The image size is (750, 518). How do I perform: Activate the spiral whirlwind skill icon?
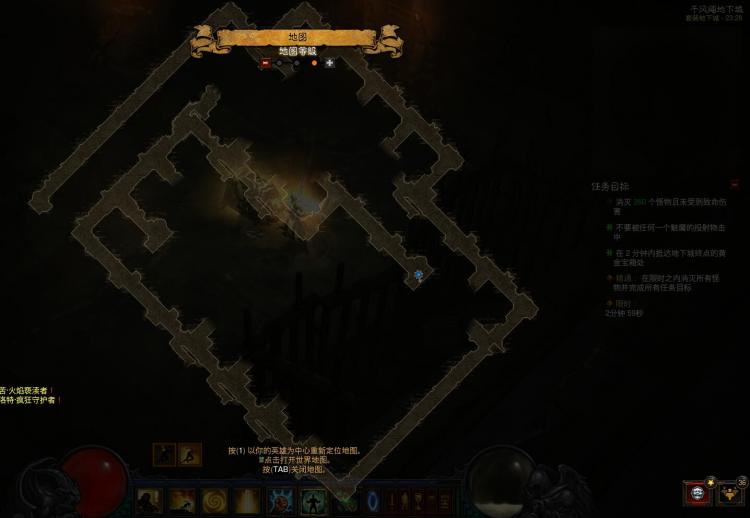tap(214, 499)
